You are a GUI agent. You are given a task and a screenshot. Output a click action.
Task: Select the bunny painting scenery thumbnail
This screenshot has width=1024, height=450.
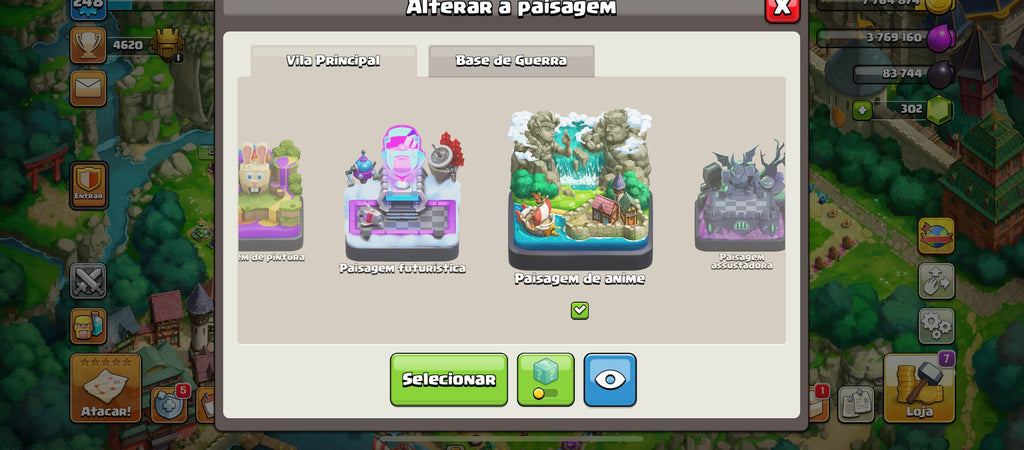[x=270, y=195]
